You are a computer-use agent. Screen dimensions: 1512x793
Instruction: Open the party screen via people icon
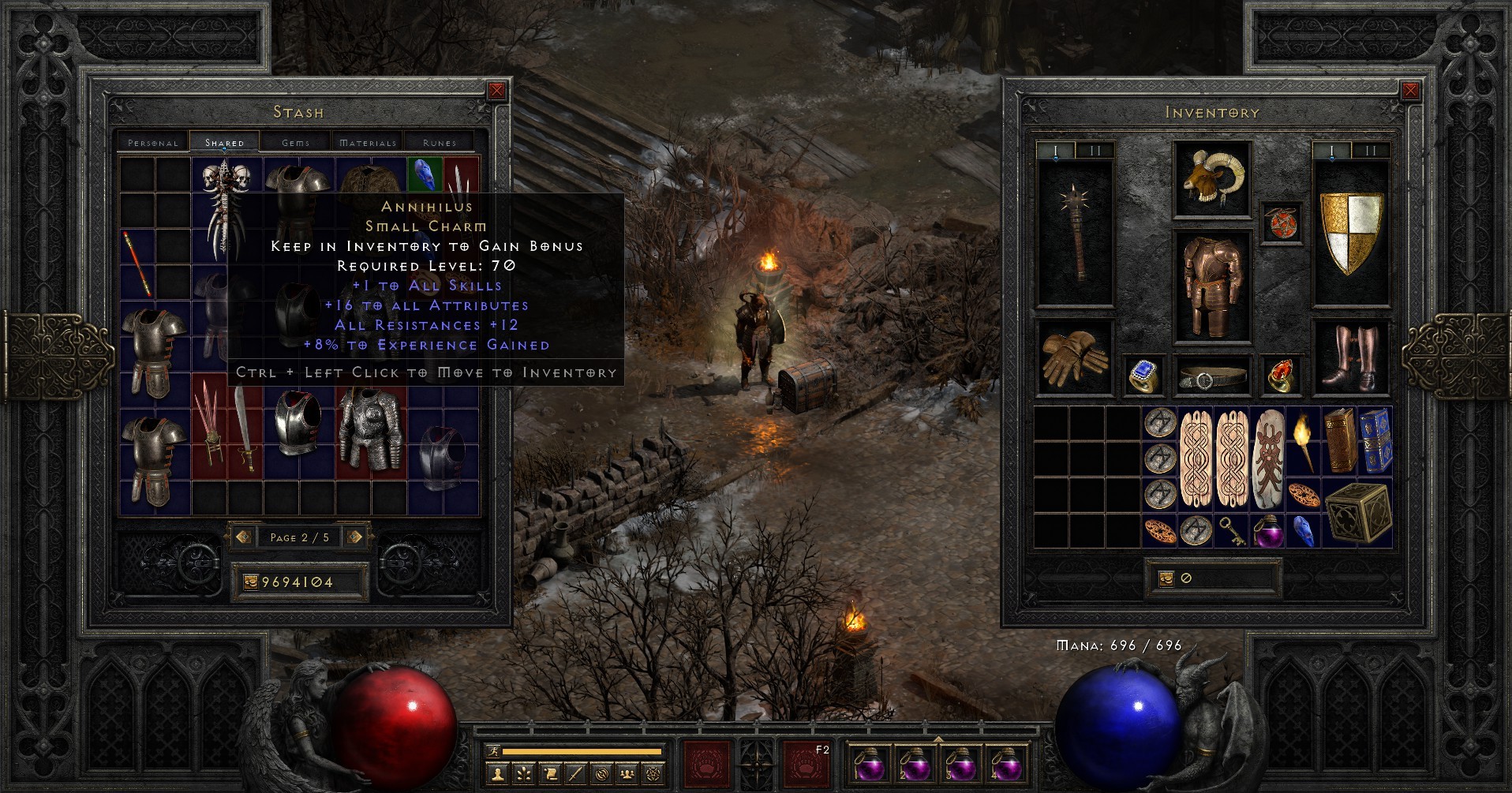click(627, 774)
